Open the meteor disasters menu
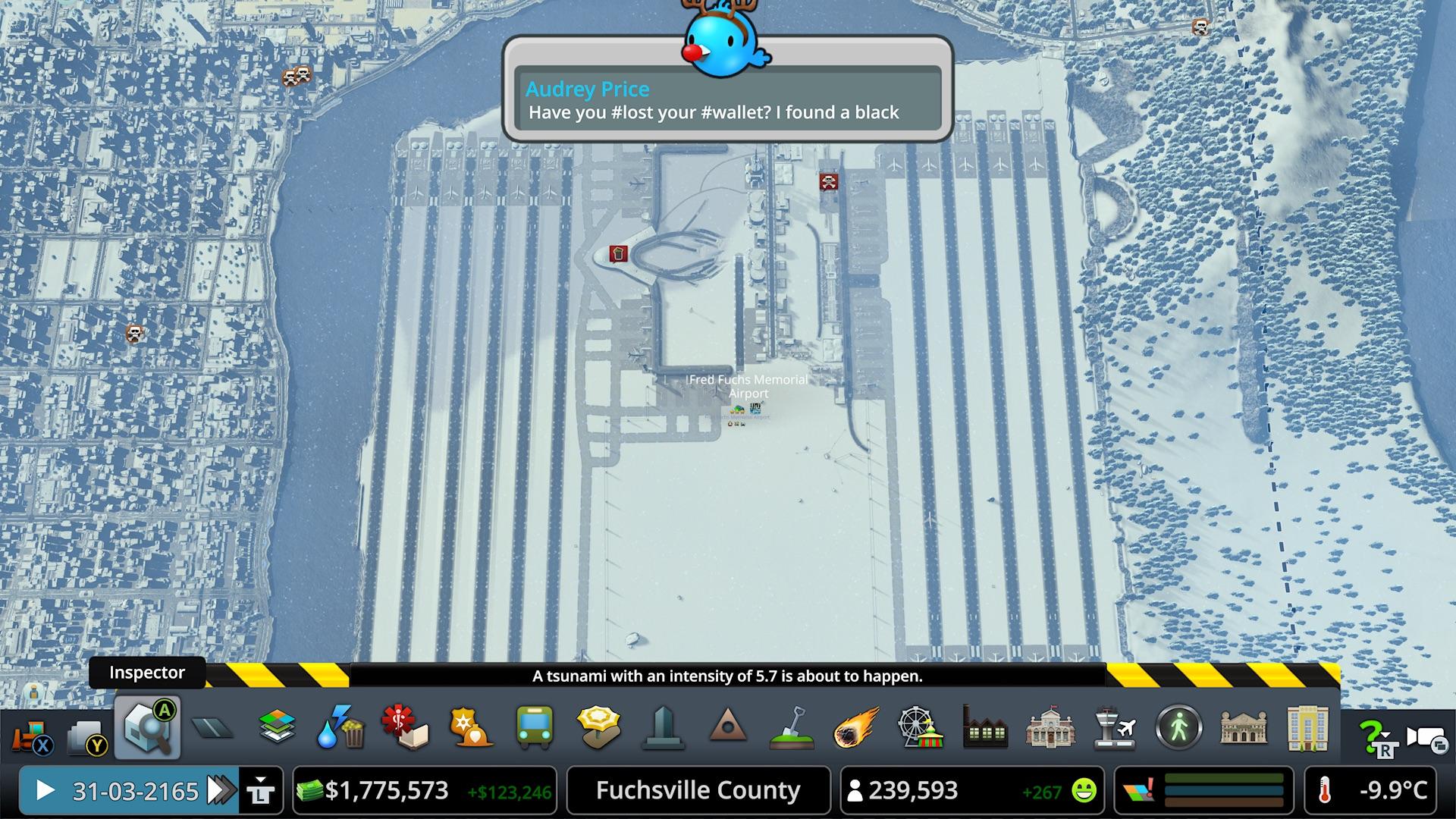Image resolution: width=1456 pixels, height=819 pixels. point(856,729)
